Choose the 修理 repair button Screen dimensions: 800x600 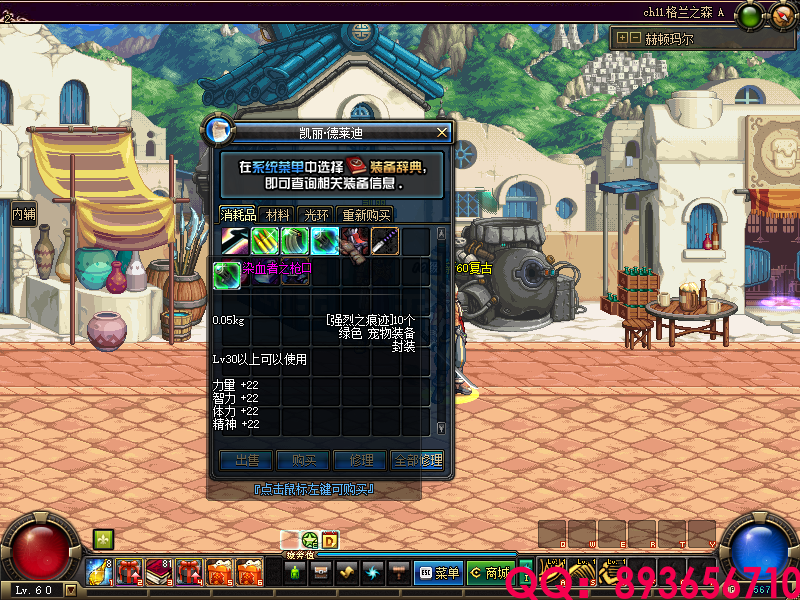[360, 461]
